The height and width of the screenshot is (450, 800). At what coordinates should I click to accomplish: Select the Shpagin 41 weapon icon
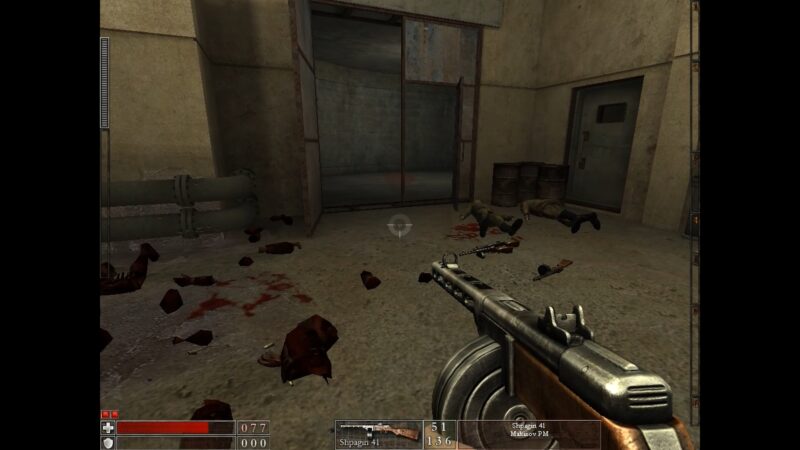pos(378,432)
